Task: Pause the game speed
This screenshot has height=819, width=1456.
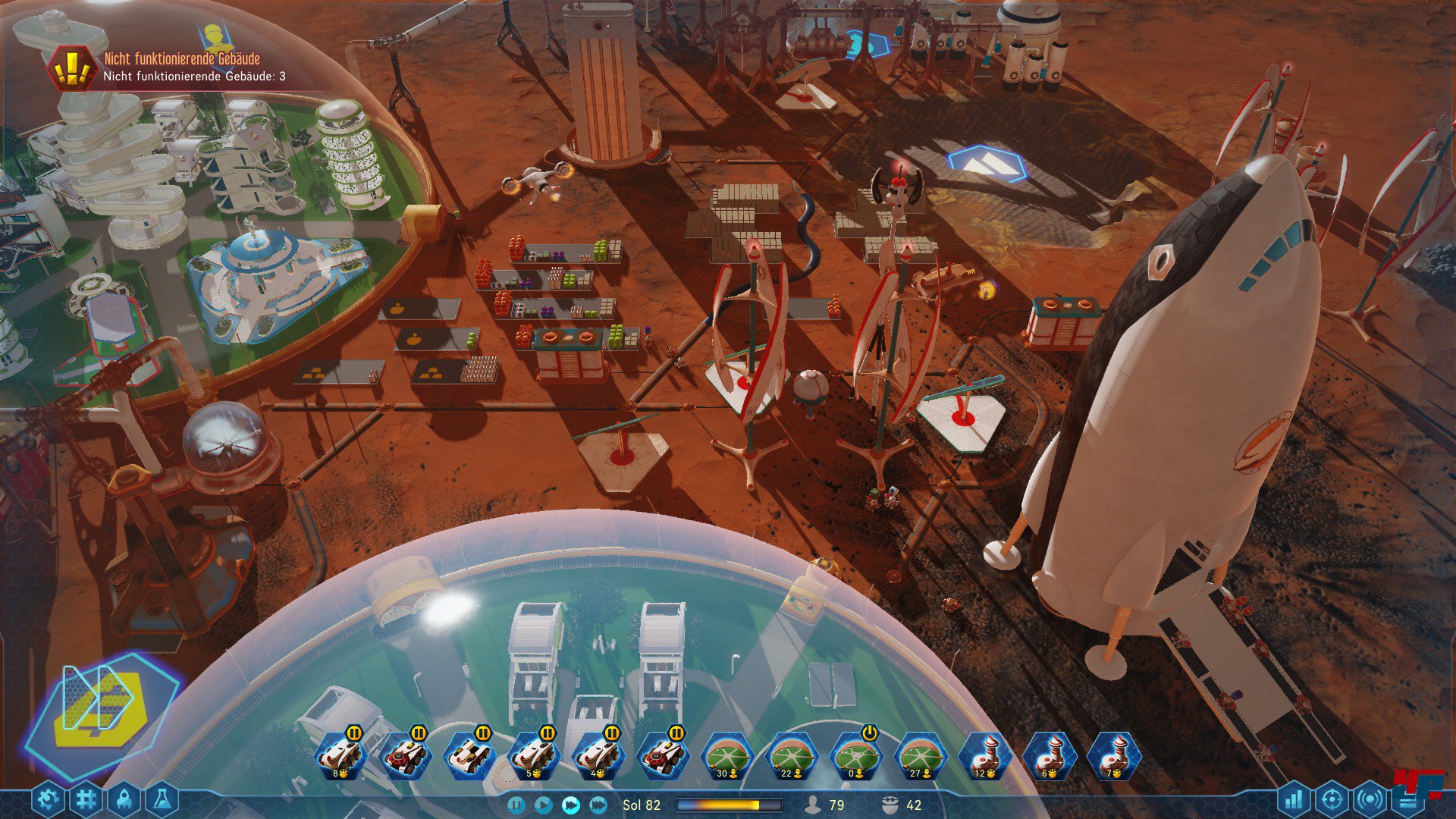Action: (516, 805)
